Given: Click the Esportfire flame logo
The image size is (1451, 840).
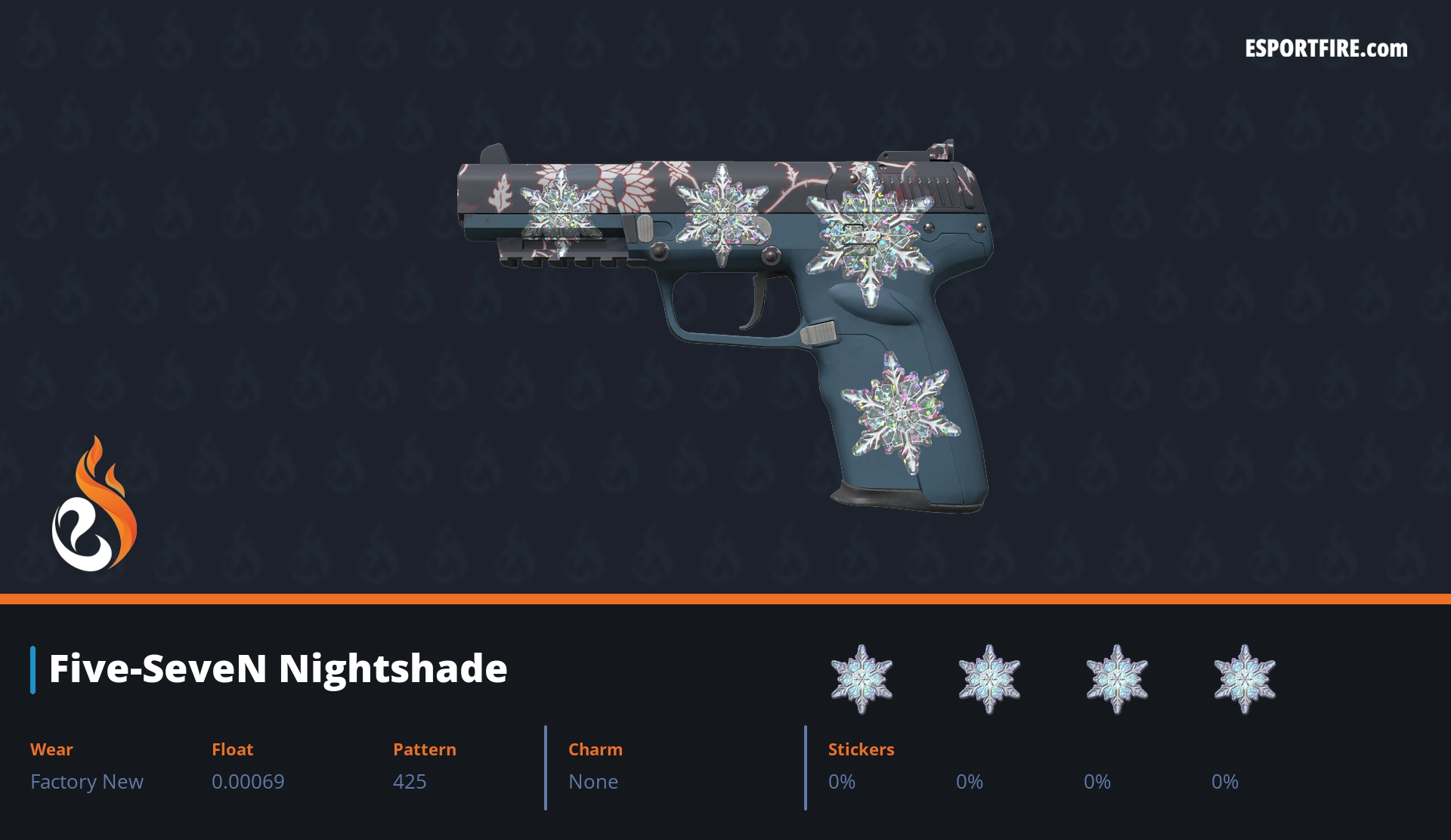Looking at the screenshot, I should [x=94, y=504].
